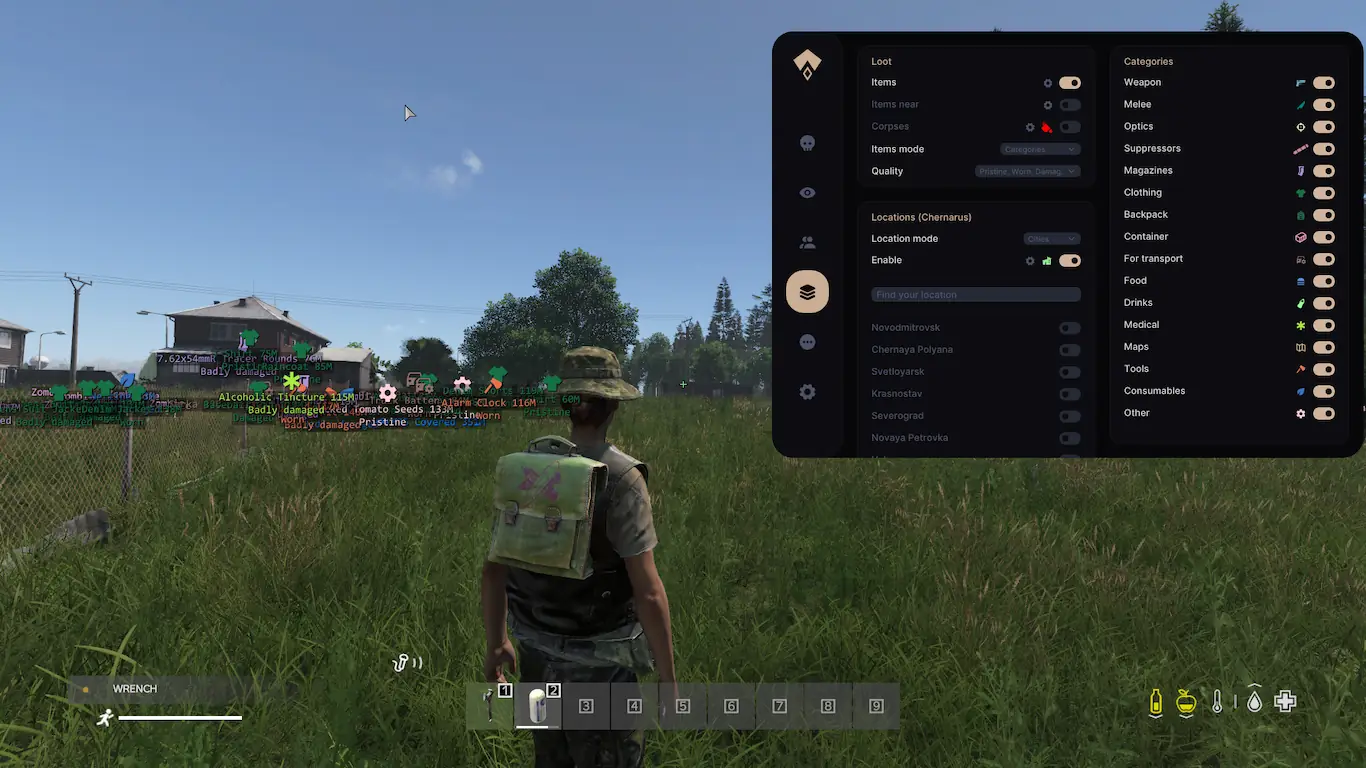Toggle the Clothing category switch
1366x768 pixels.
(1323, 193)
